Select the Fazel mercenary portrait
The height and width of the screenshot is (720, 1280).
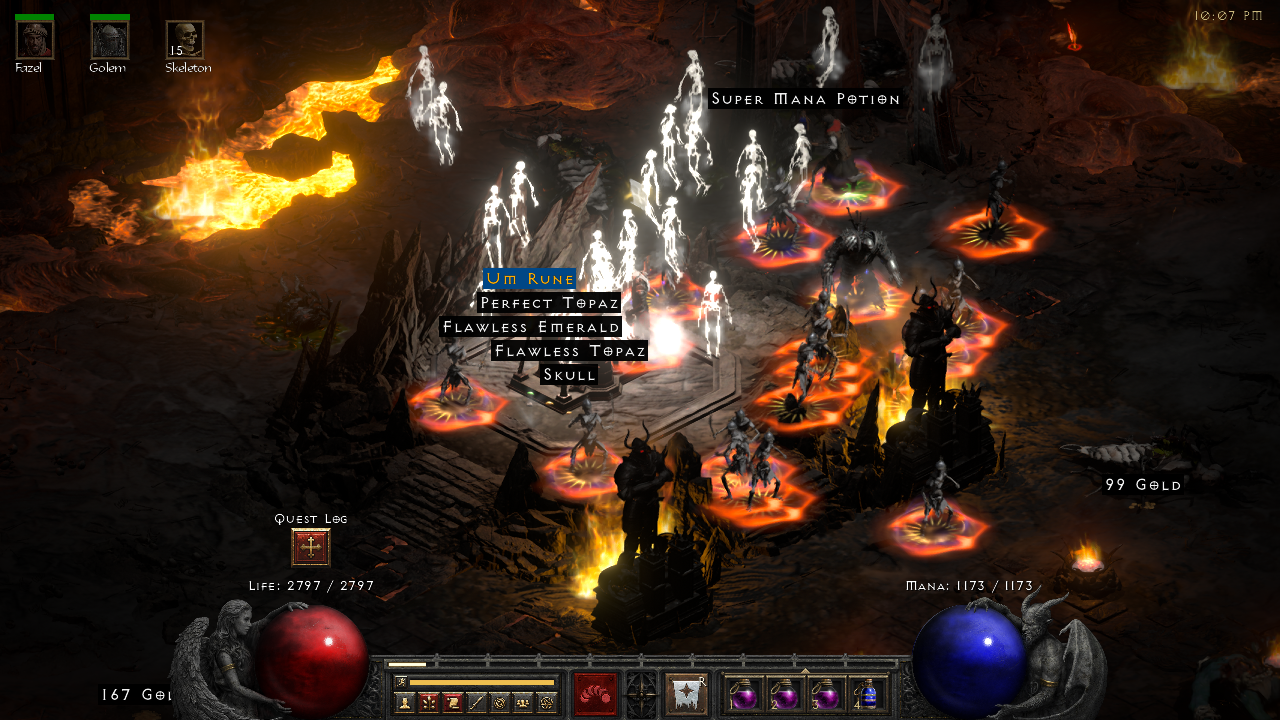coord(34,40)
